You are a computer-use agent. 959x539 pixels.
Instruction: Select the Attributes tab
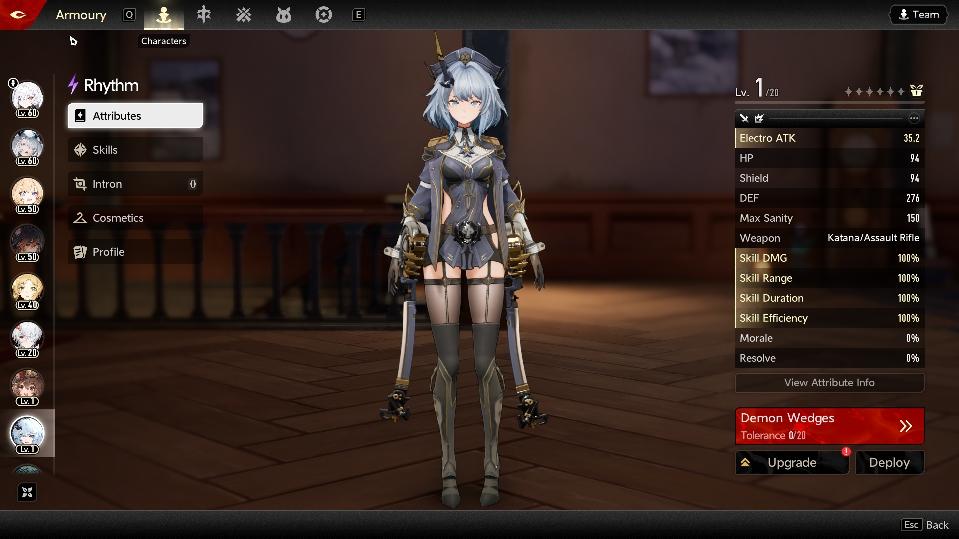135,116
